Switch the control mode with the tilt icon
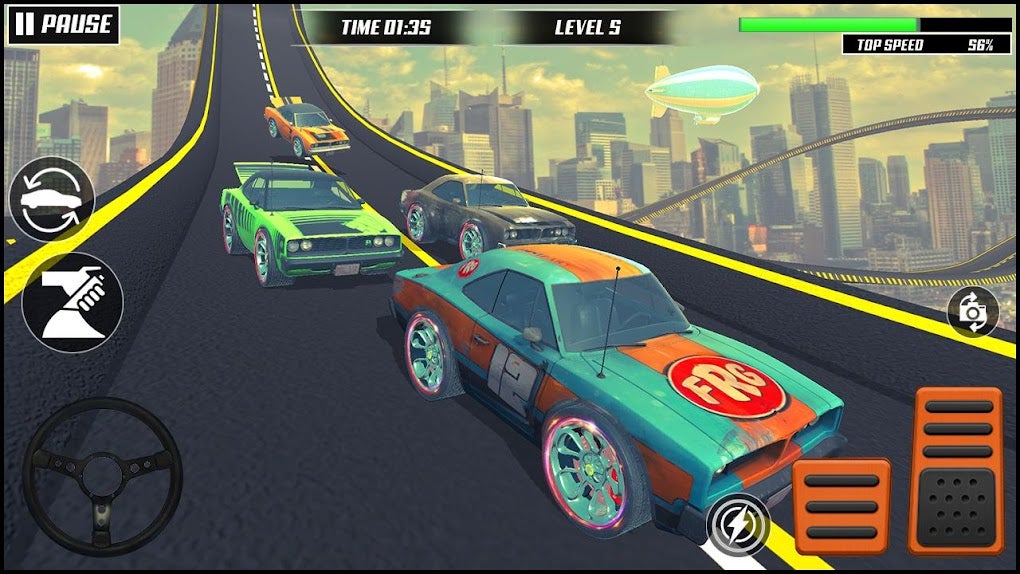The image size is (1020, 574). tap(73, 303)
